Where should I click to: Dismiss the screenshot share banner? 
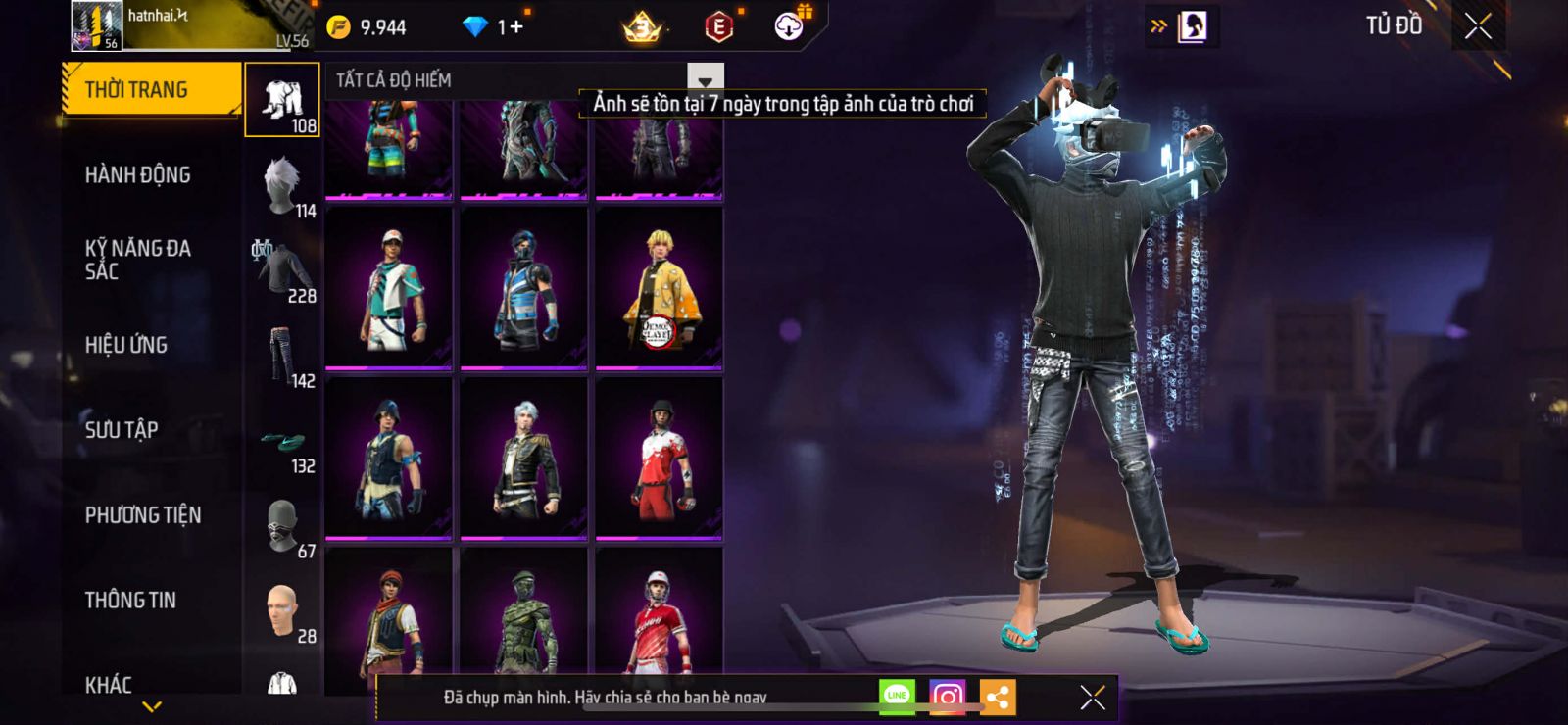(1092, 698)
